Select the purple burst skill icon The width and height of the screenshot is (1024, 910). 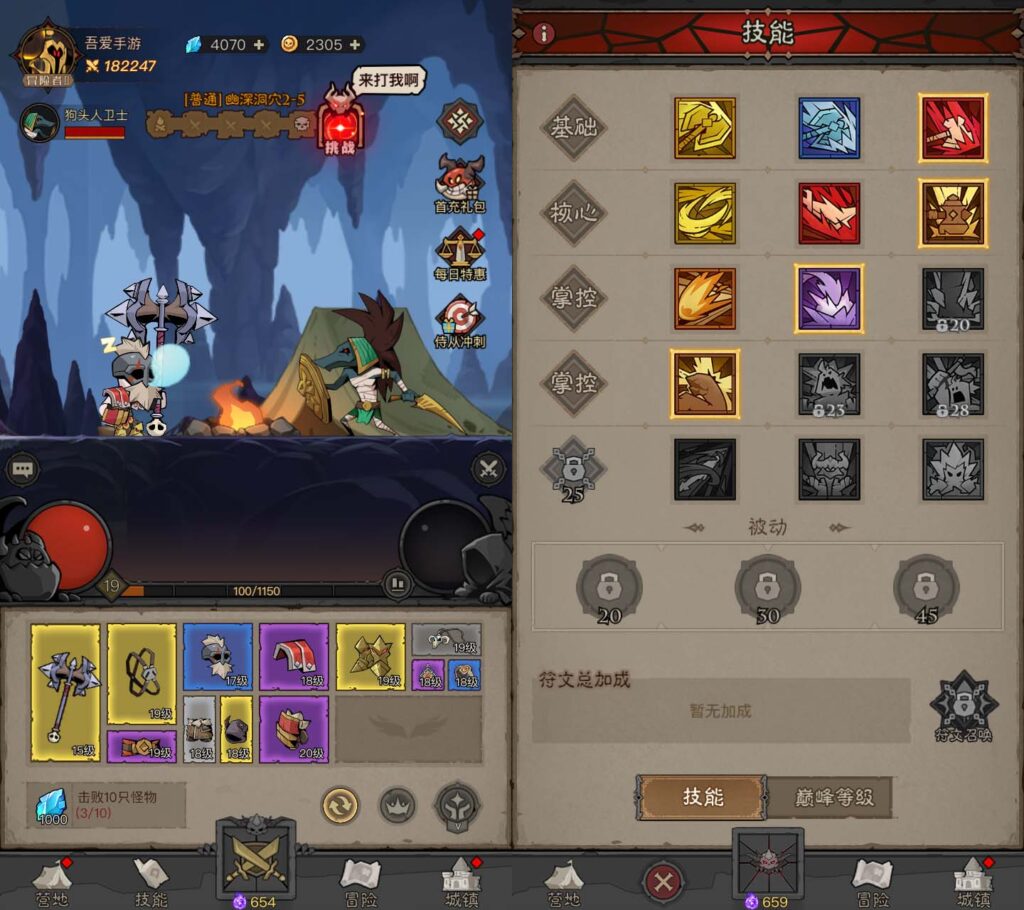(x=829, y=298)
